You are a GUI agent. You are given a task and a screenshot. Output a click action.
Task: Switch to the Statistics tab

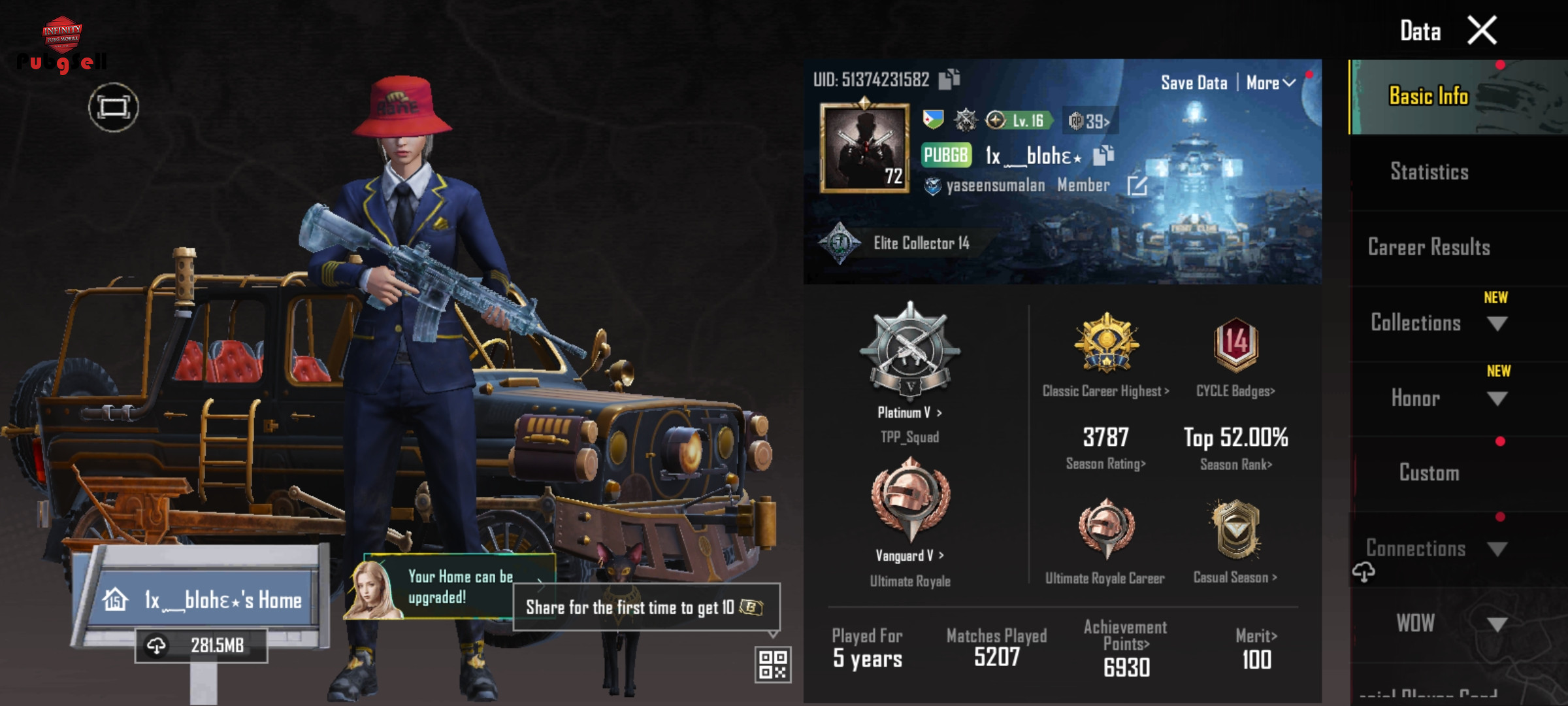click(x=1429, y=172)
